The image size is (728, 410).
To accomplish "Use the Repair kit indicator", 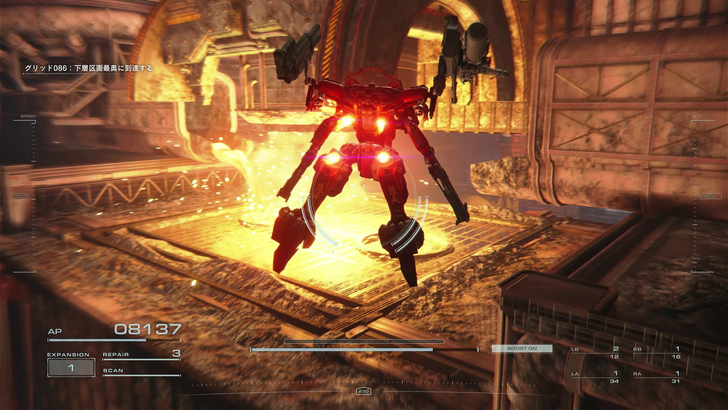I will 141,354.
